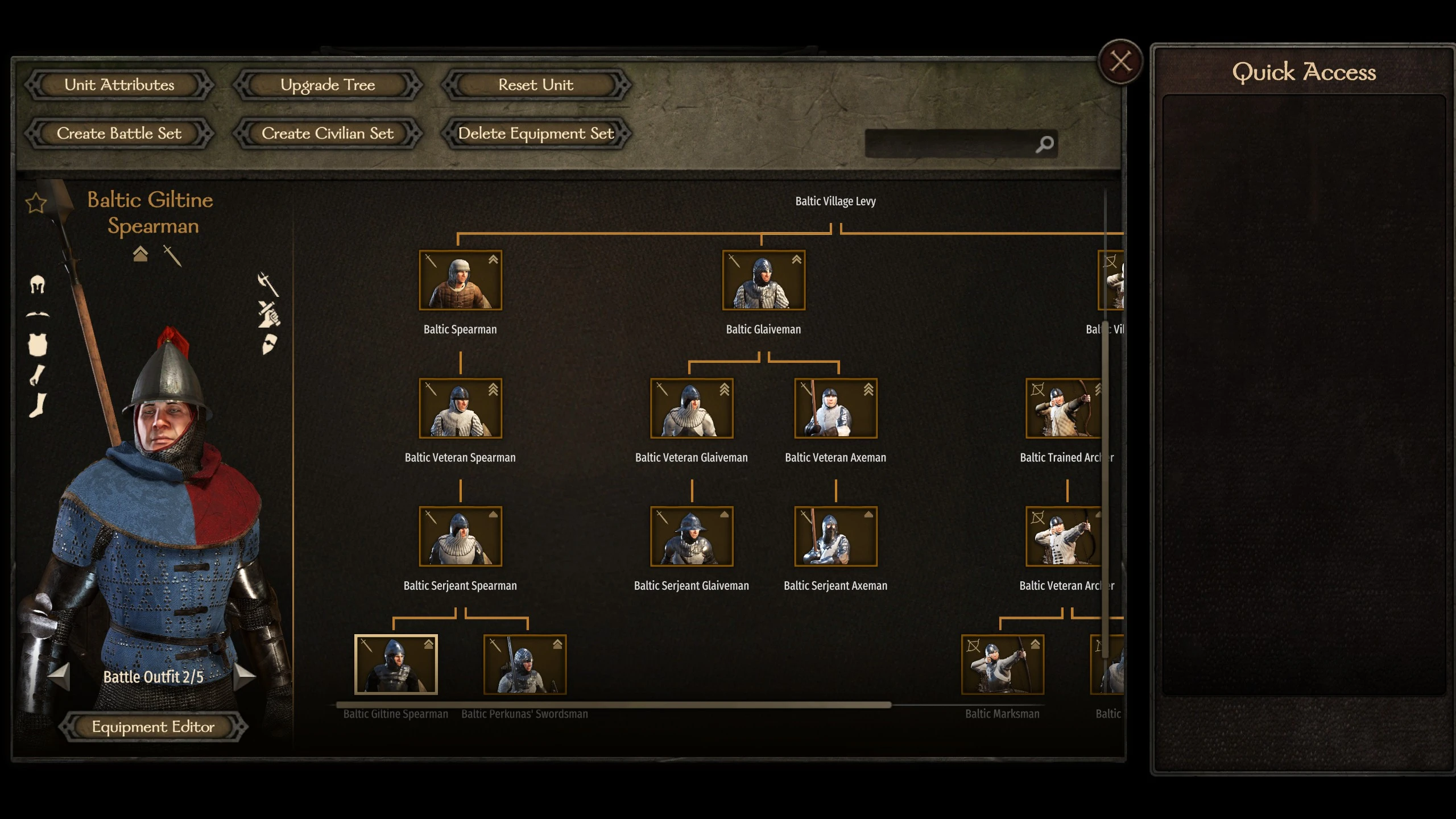Pick the Baltic Serjeant Glaiveman unit
This screenshot has width=1456, height=819.
(692, 536)
